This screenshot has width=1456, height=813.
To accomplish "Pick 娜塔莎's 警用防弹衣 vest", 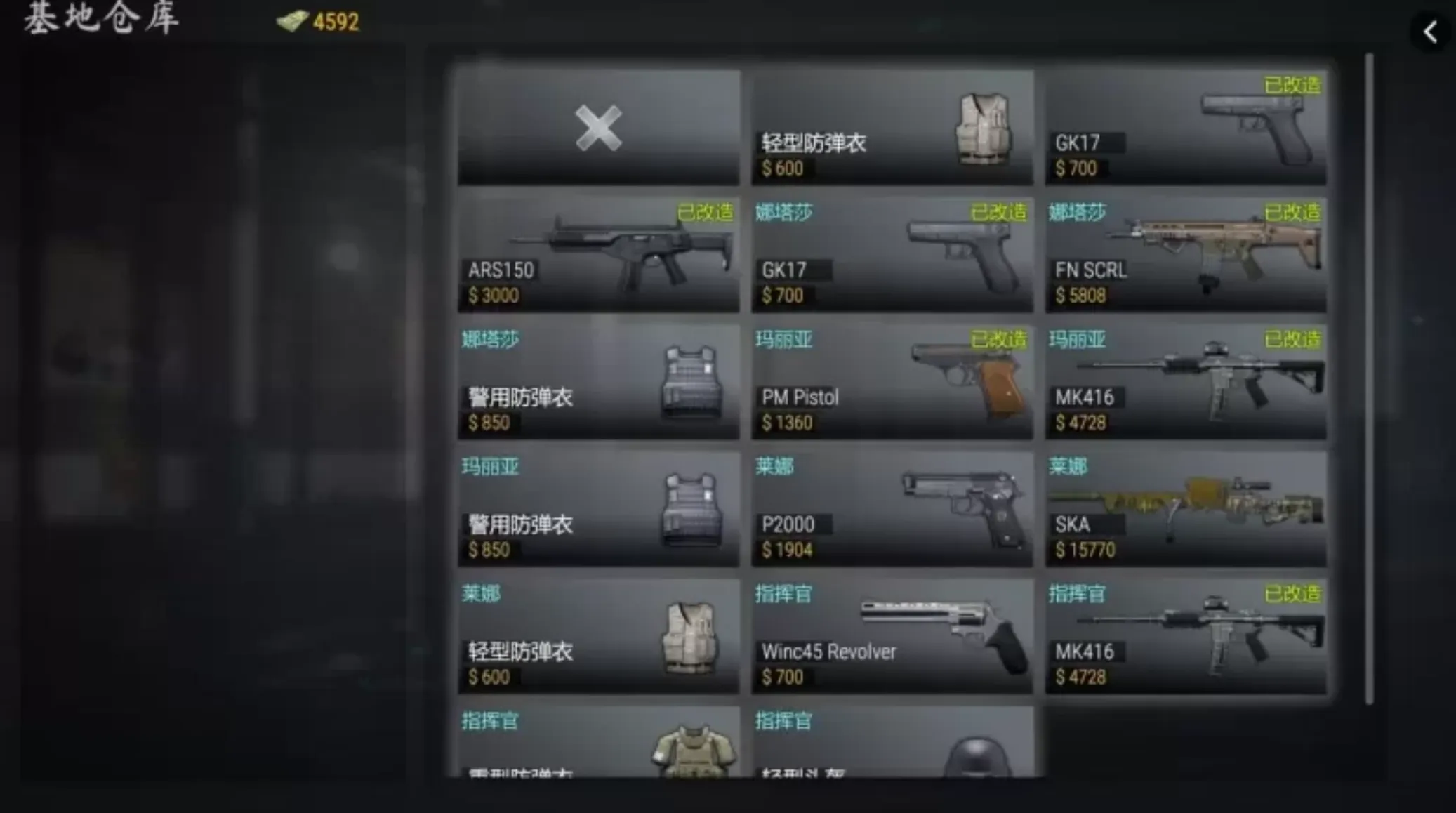I will tap(598, 382).
